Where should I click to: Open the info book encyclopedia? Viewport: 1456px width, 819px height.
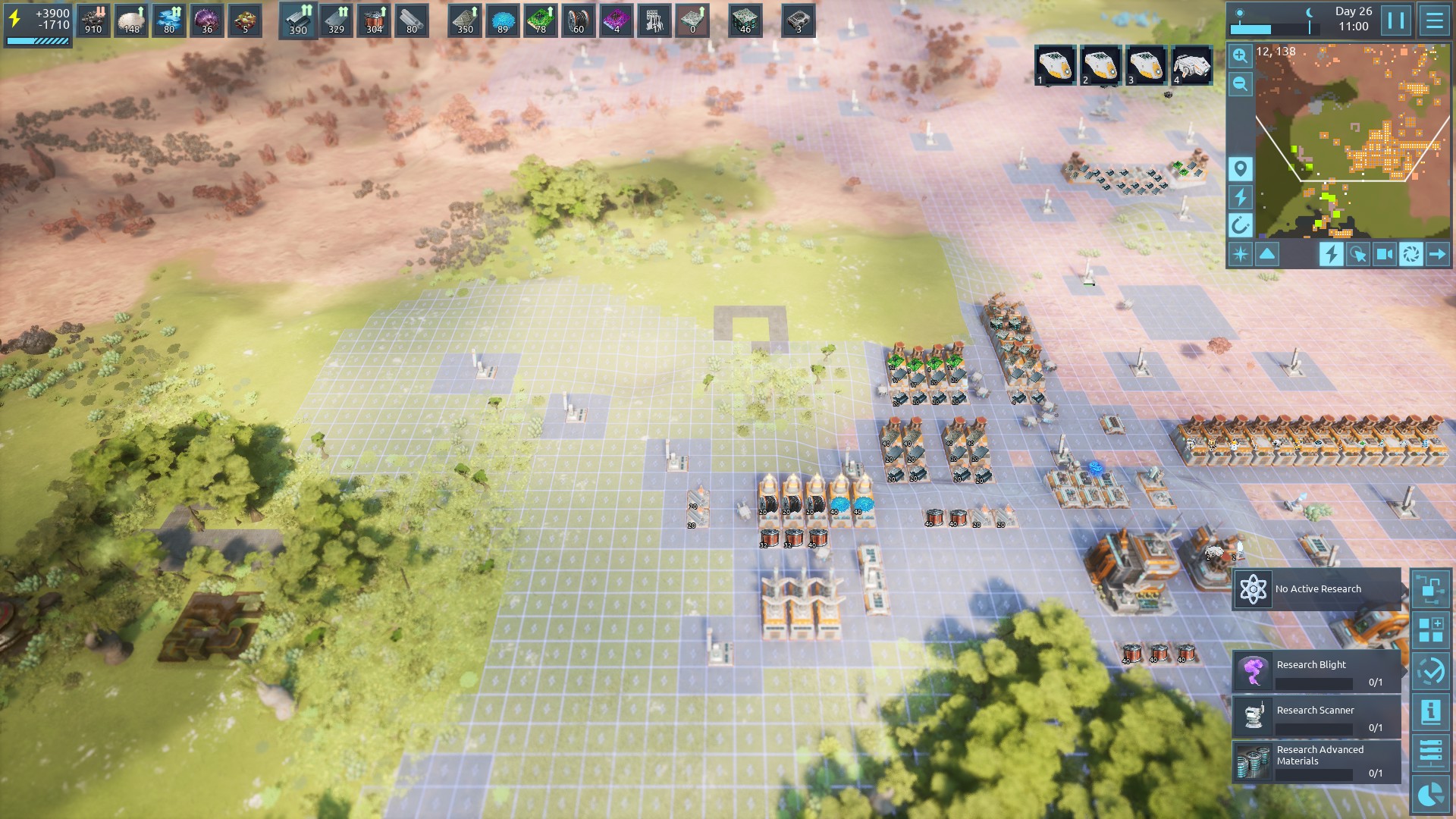tap(1430, 711)
